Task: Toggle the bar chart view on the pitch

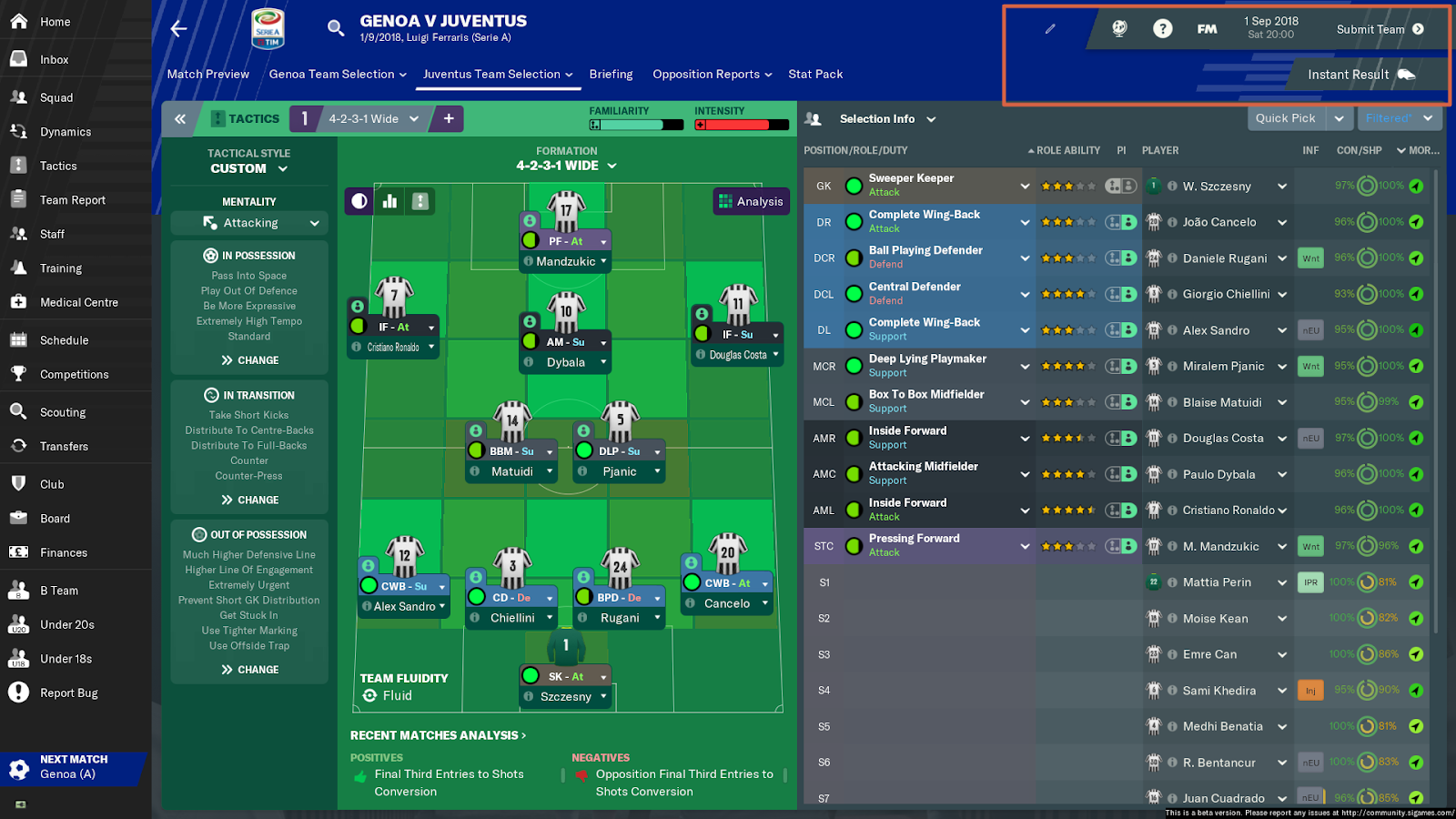Action: click(389, 201)
